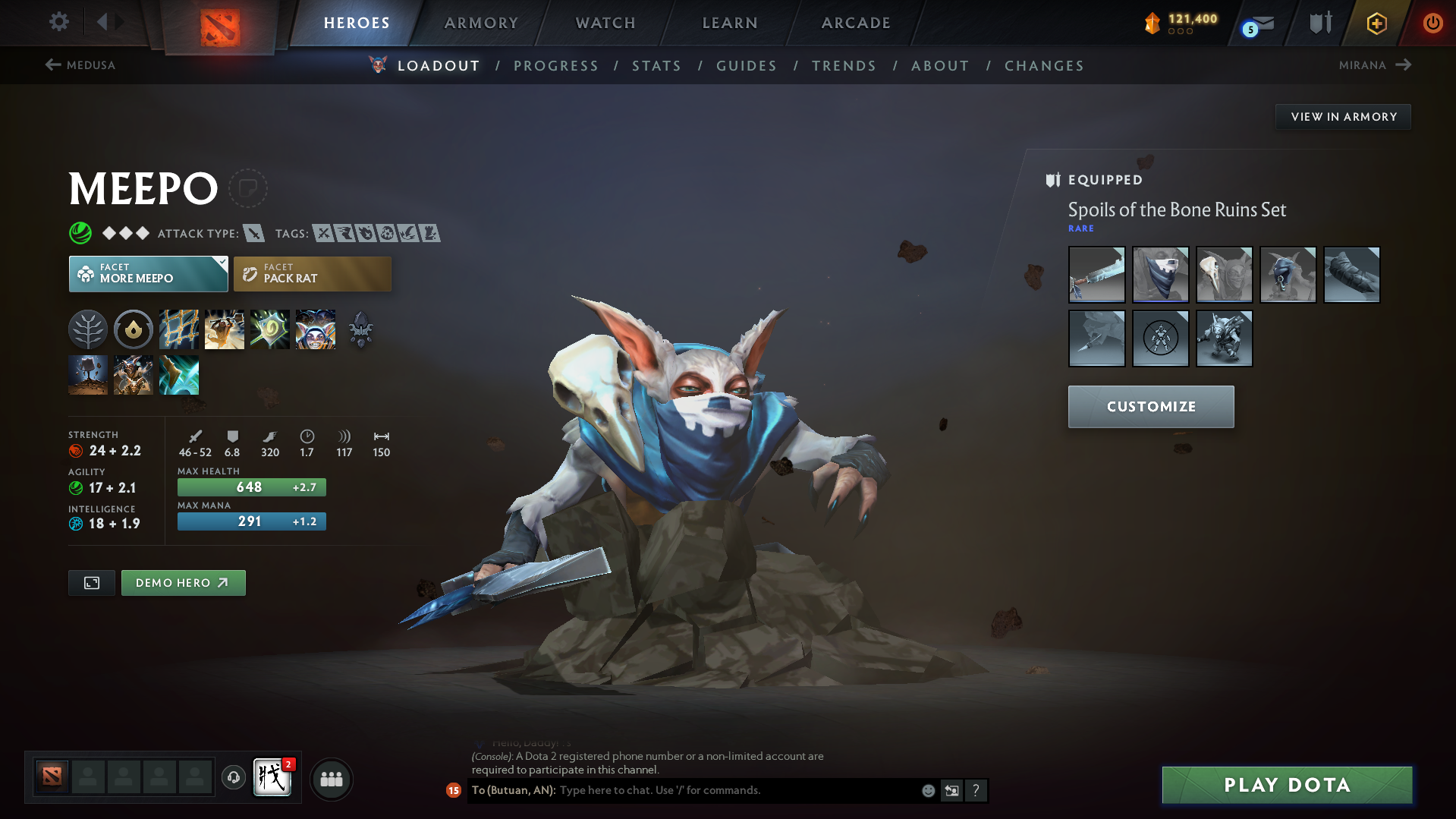This screenshot has width=1456, height=819.
Task: Expand the fullscreen hero preview toggle
Action: pos(91,582)
